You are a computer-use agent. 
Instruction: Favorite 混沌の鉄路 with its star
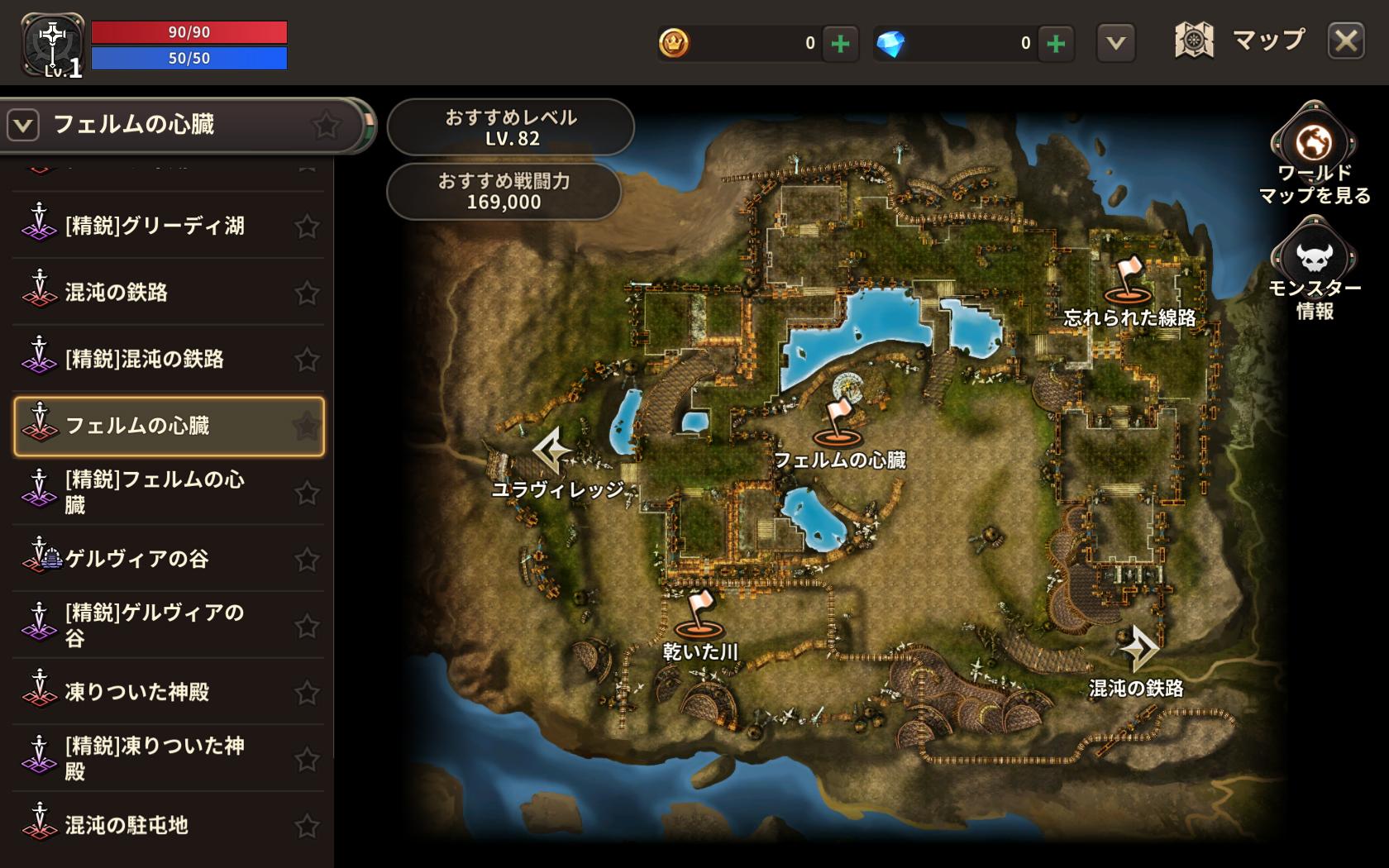[x=307, y=293]
